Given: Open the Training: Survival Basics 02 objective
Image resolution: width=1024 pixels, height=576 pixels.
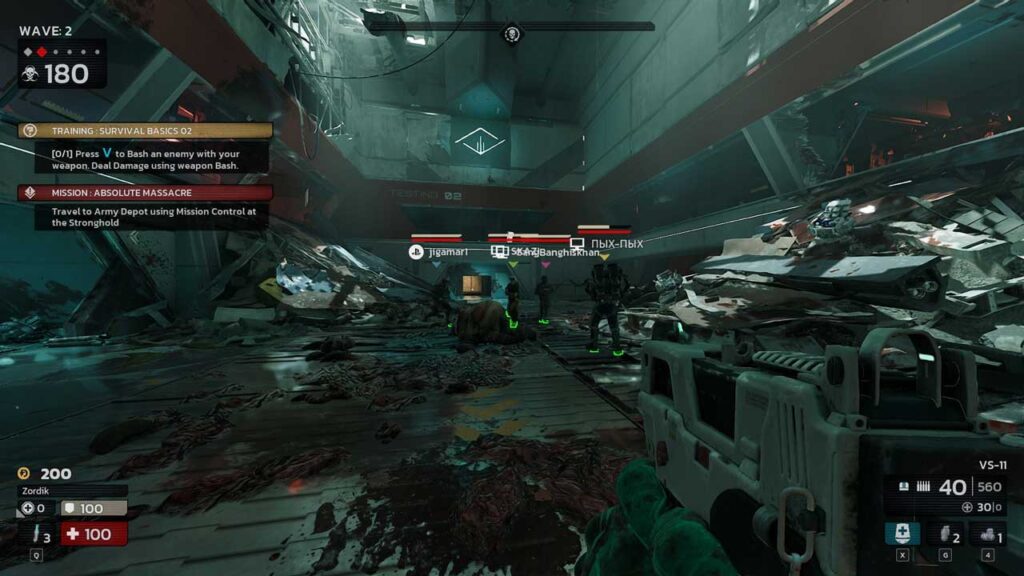Looking at the screenshot, I should (x=145, y=130).
